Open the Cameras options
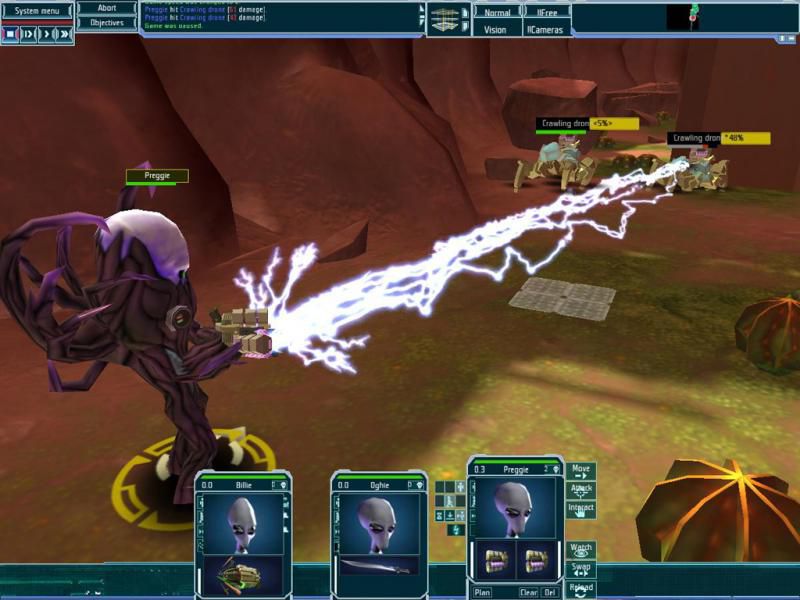800x600 pixels. click(x=546, y=30)
